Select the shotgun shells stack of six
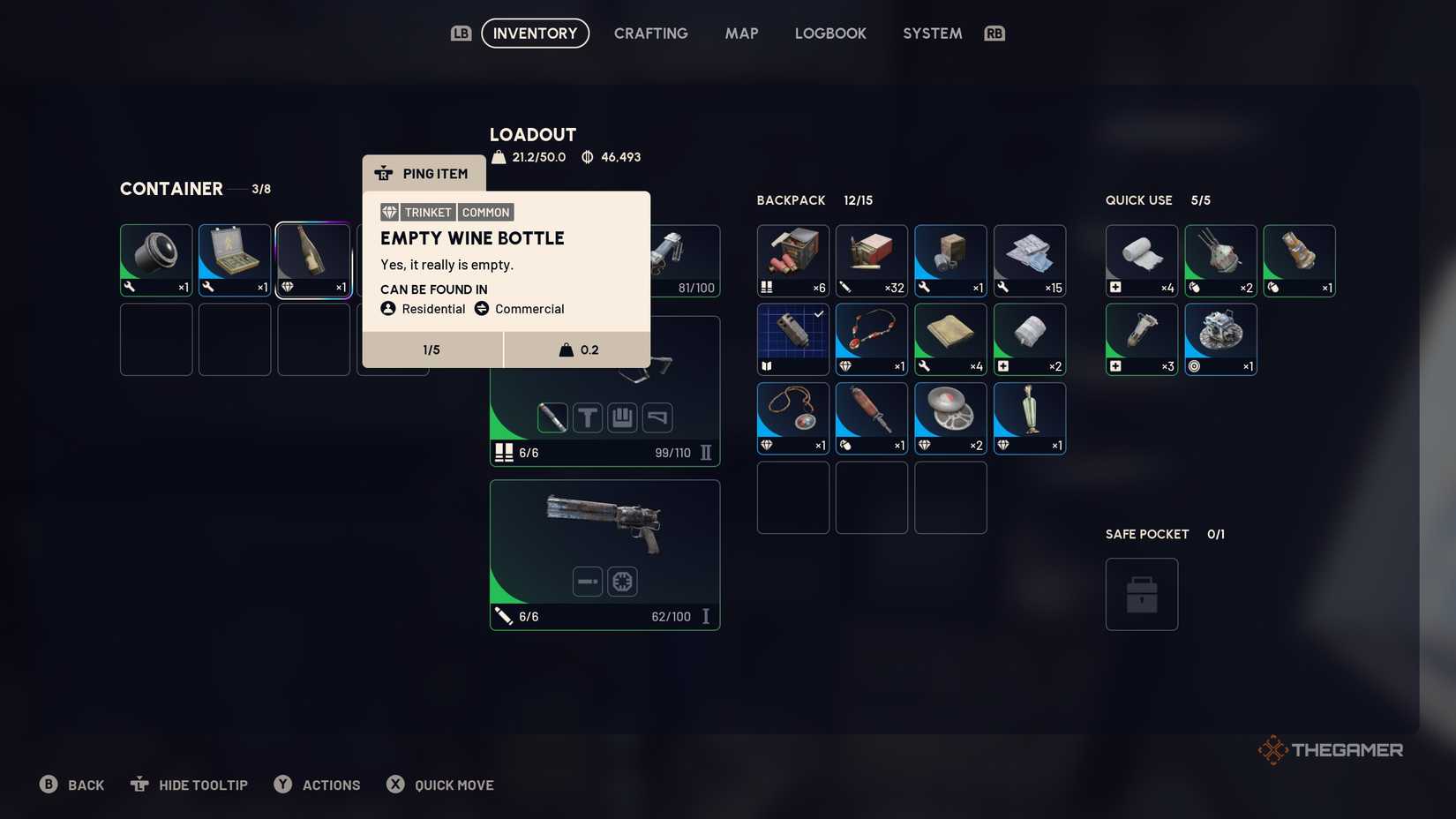Image resolution: width=1456 pixels, height=819 pixels. 792,259
